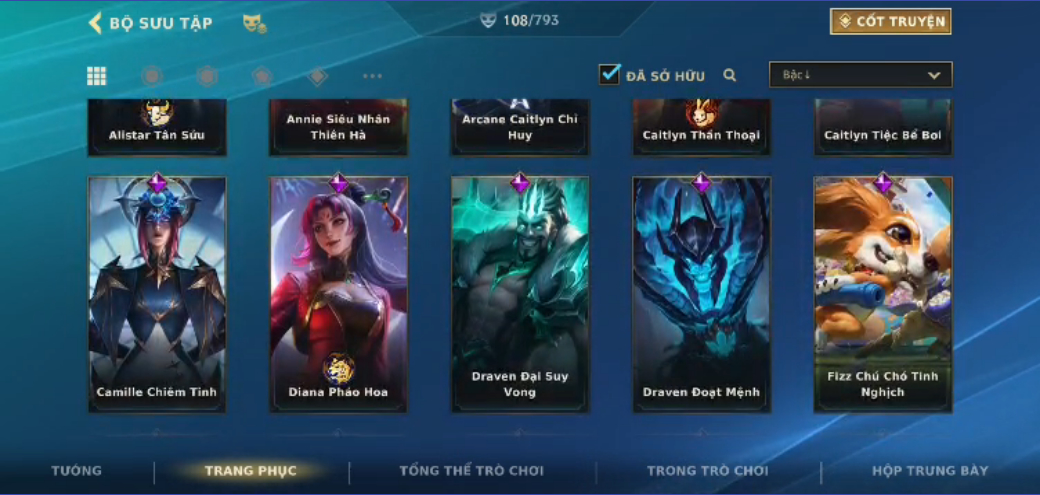Choose the Diana Pháo Hoa skin card

338,294
